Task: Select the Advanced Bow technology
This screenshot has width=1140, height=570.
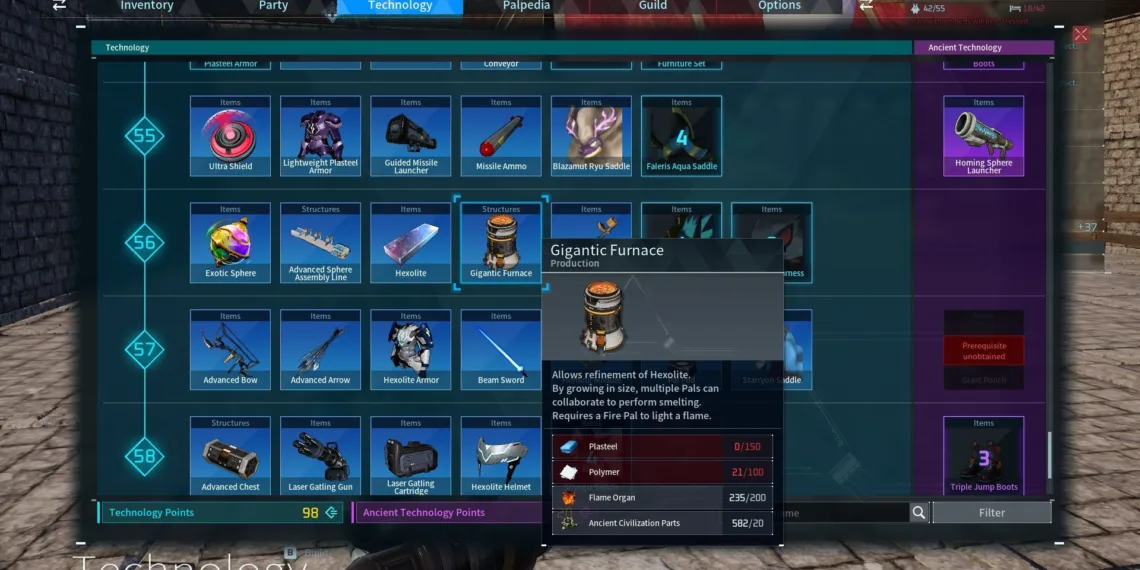Action: tap(230, 350)
